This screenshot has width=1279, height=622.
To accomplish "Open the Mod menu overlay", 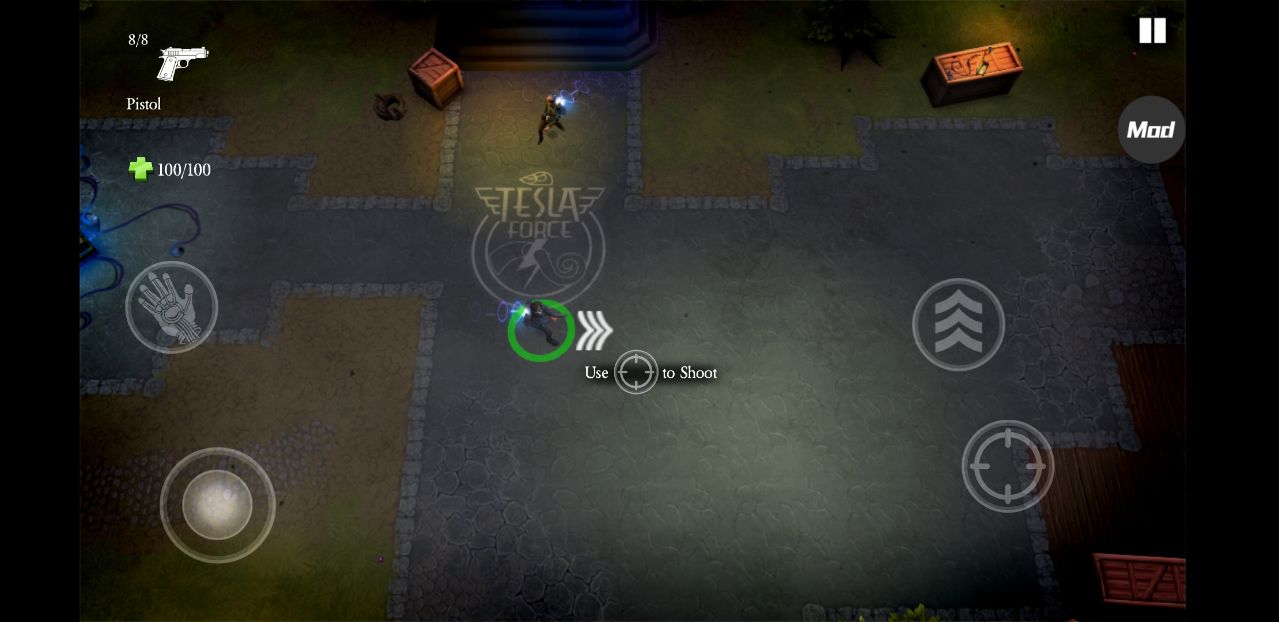I will [1151, 130].
